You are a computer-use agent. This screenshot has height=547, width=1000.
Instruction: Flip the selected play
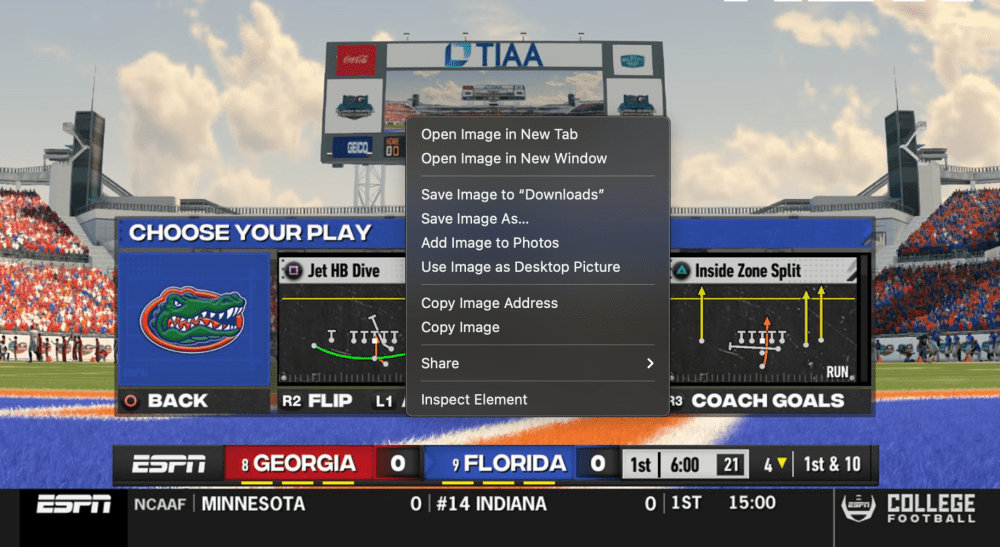[318, 401]
